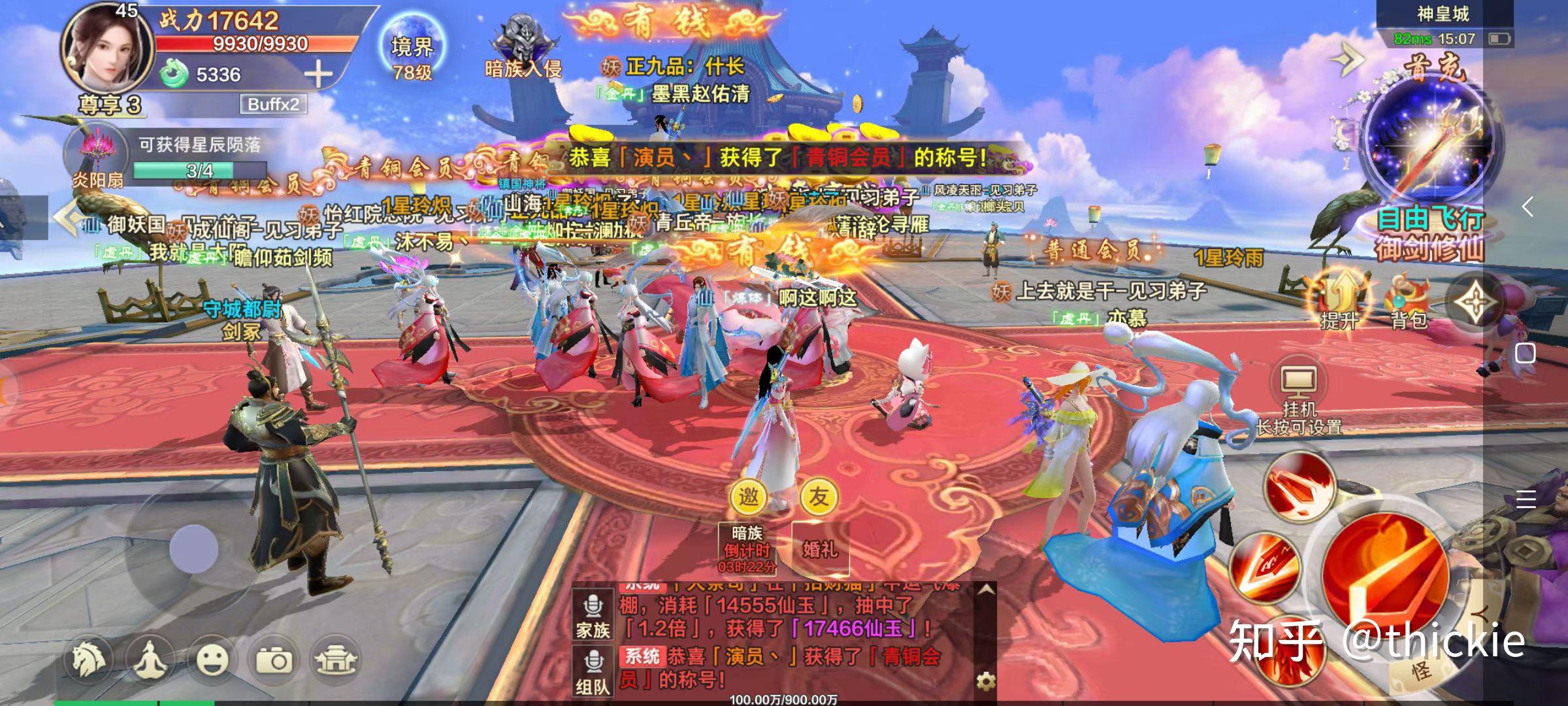Viewport: 1568px width, 706px height.
Task: Open the camera screenshot mode
Action: point(274,660)
